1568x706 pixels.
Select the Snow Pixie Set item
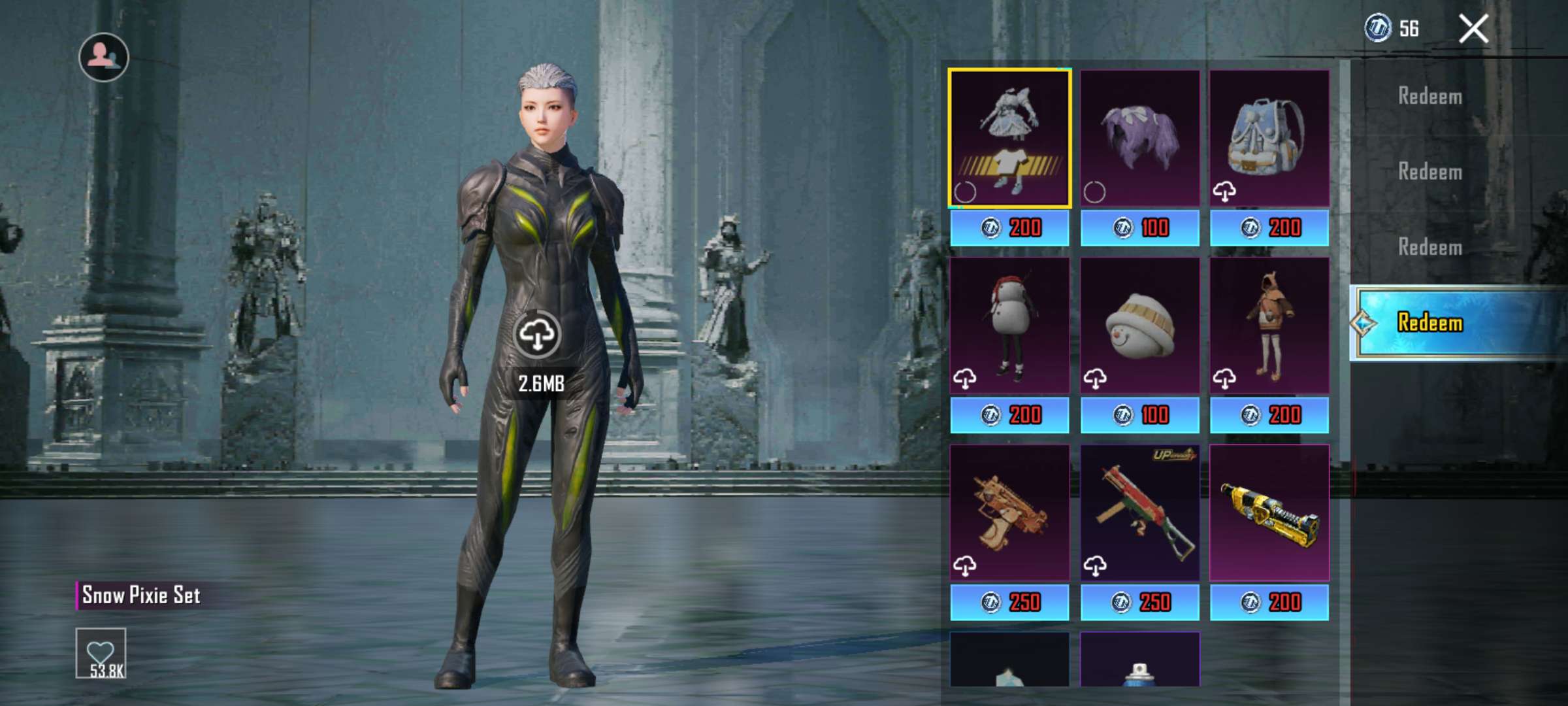[x=1009, y=138]
